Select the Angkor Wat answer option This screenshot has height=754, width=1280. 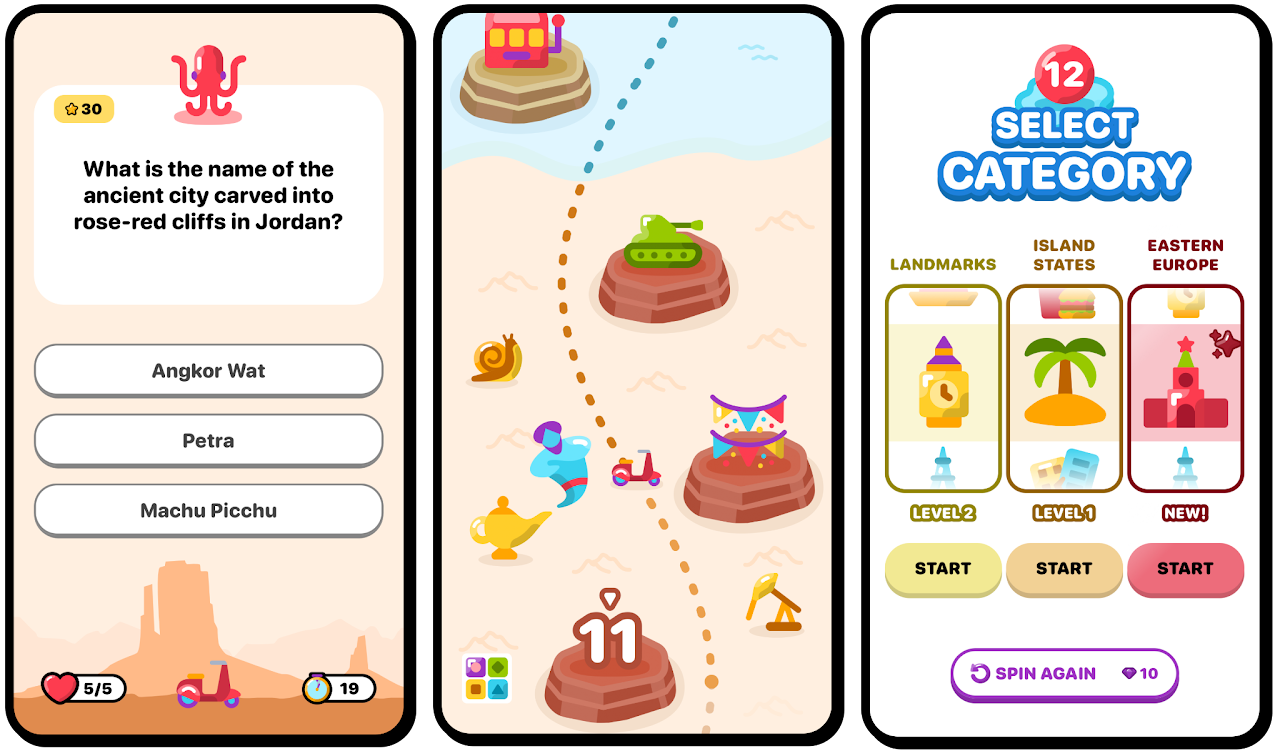pos(208,370)
